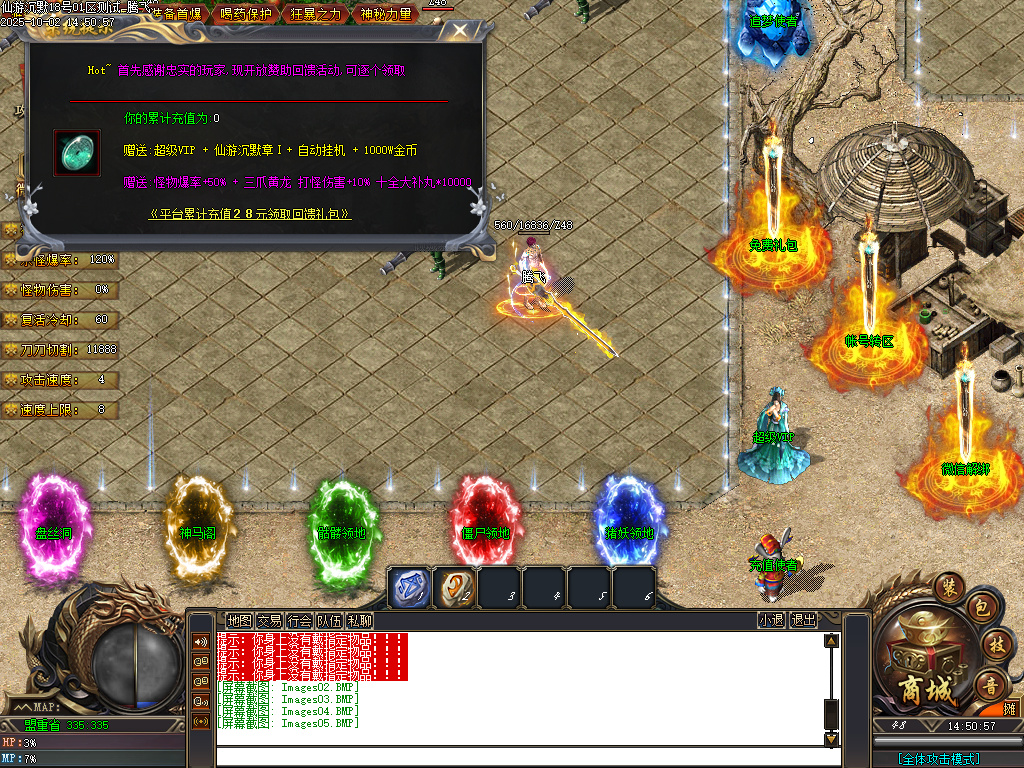Click the 退出 exit button

803,620
